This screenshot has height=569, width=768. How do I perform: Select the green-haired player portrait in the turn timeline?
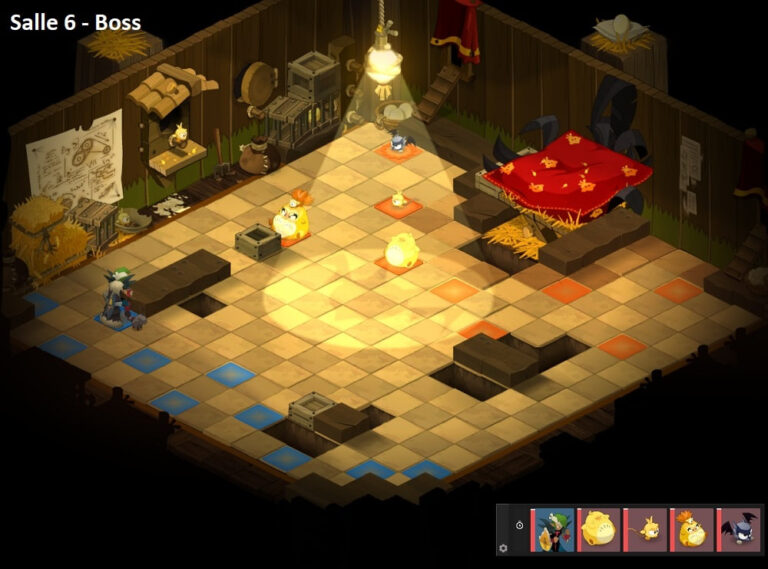(554, 529)
